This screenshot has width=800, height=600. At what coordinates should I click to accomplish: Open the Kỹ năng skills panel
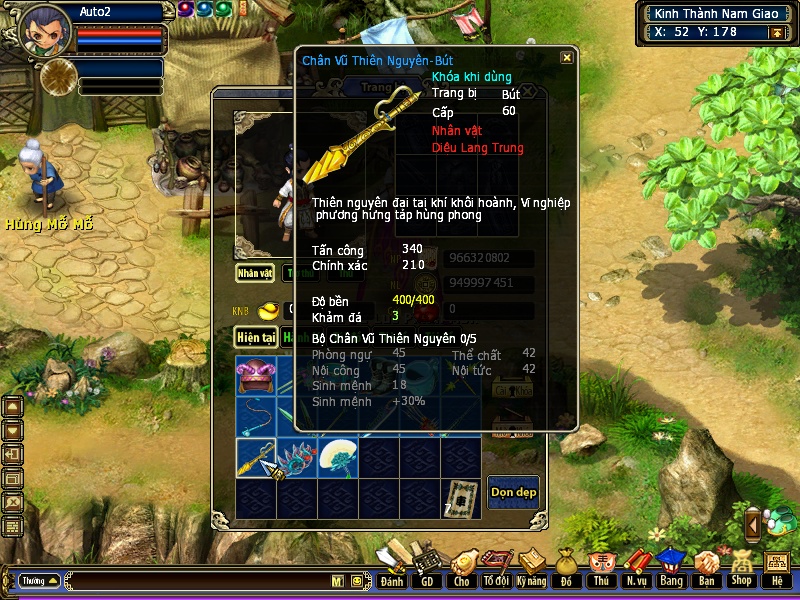click(x=531, y=568)
